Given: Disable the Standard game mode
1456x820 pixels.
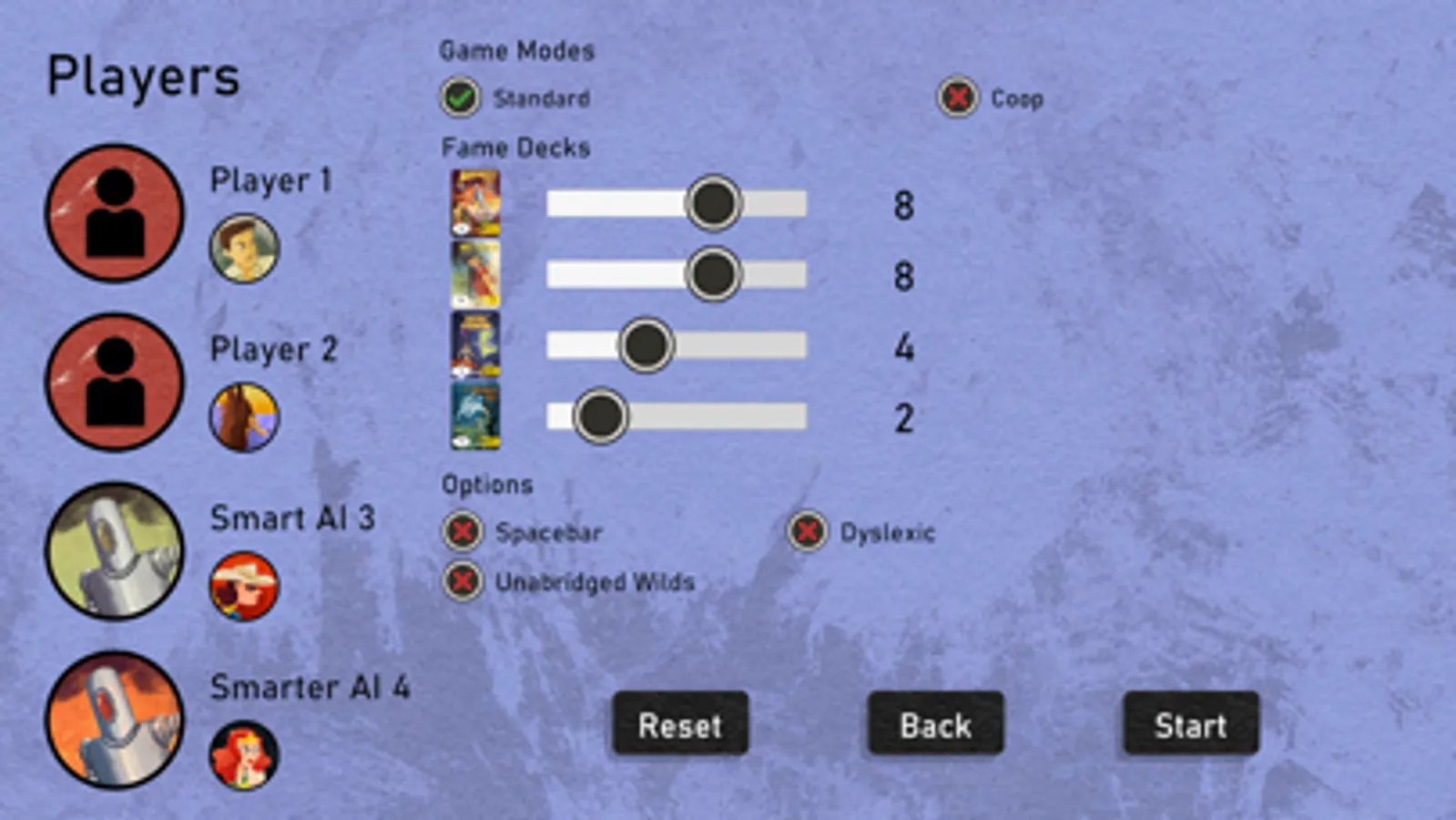Looking at the screenshot, I should click(x=459, y=97).
